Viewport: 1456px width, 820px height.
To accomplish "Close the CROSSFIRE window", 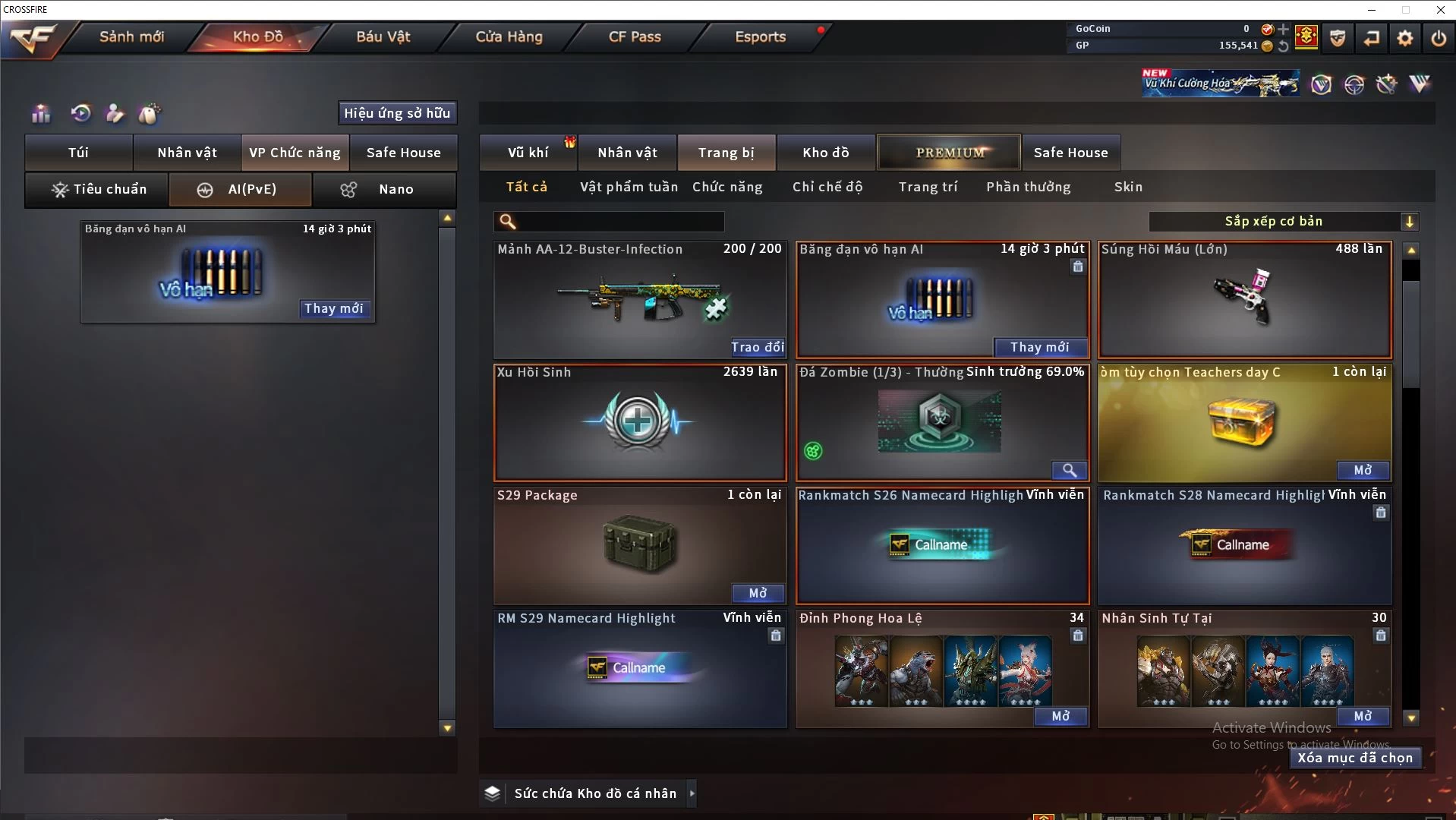I will 1440,10.
